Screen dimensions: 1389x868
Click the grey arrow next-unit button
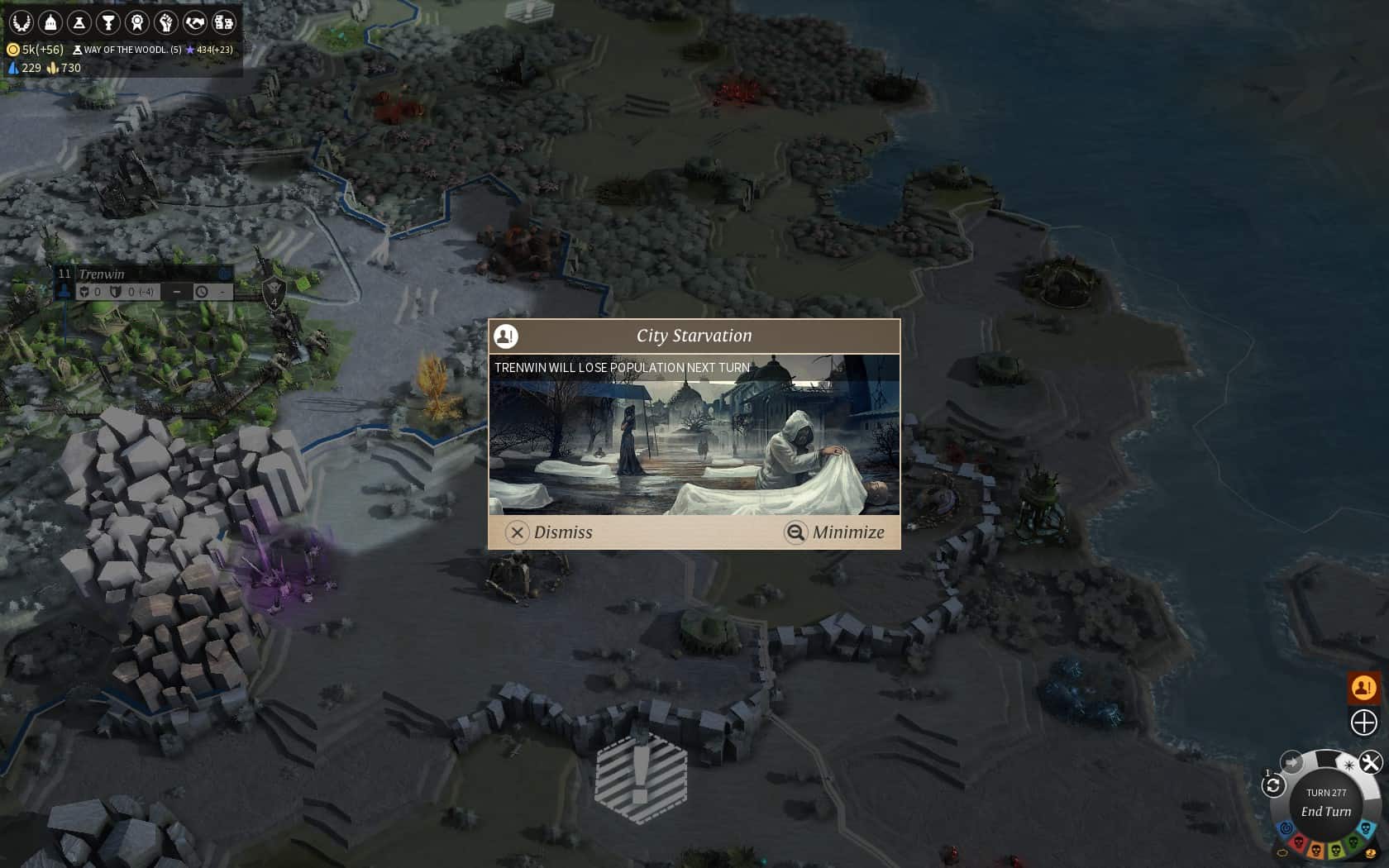click(1291, 762)
